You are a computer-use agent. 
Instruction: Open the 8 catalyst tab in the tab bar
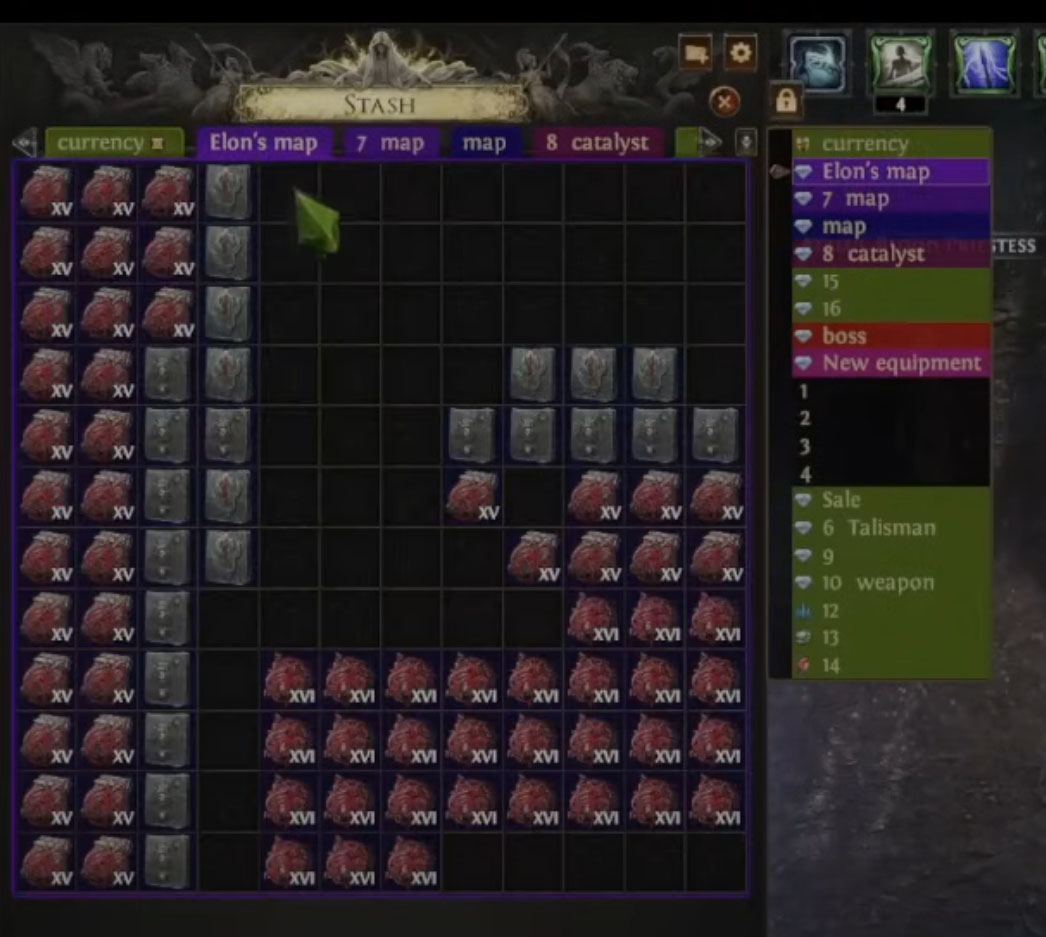pyautogui.click(x=598, y=143)
